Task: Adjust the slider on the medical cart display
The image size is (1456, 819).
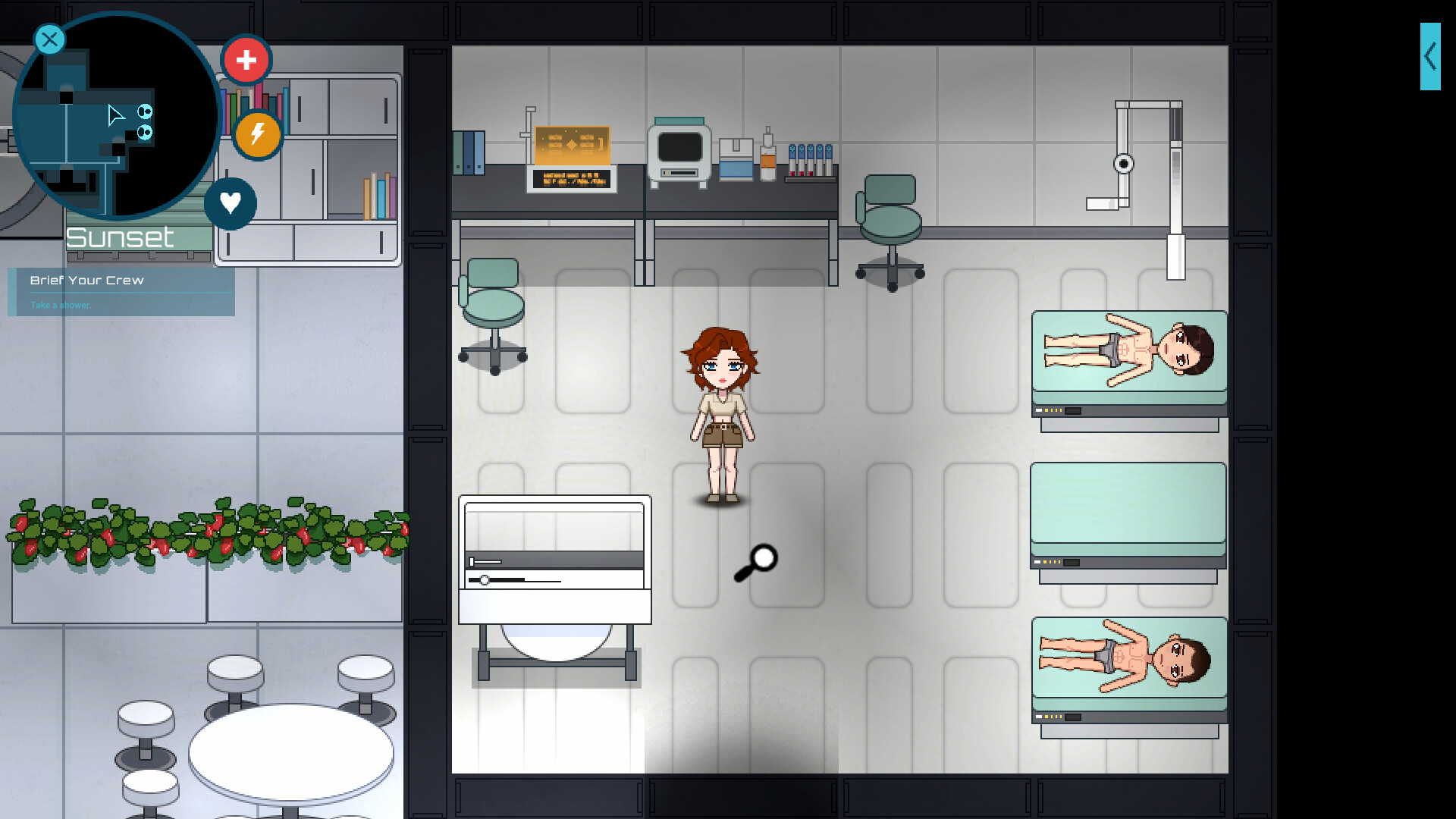Action: point(484,580)
